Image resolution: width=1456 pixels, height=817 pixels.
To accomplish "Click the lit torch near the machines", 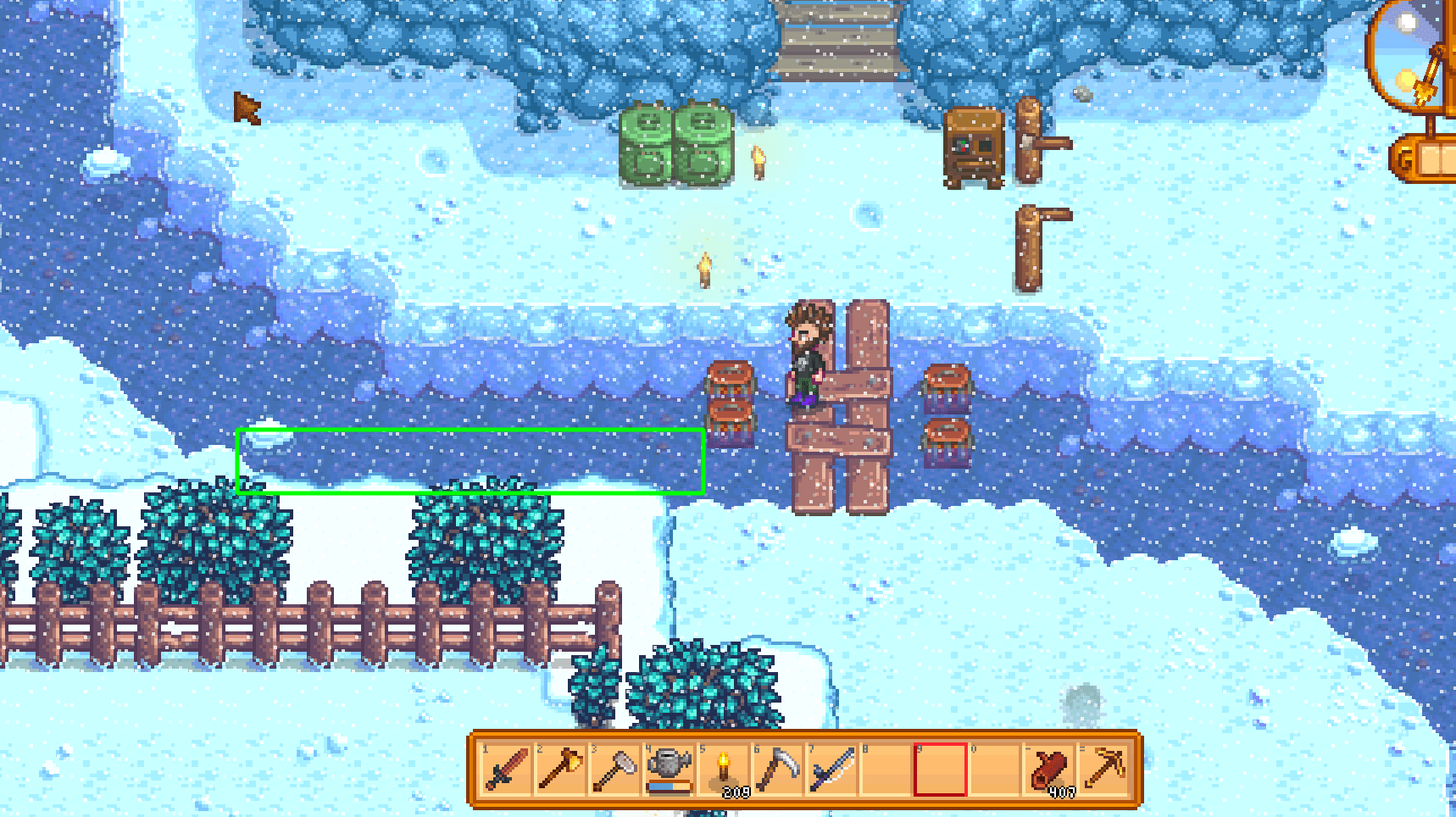I will [757, 161].
